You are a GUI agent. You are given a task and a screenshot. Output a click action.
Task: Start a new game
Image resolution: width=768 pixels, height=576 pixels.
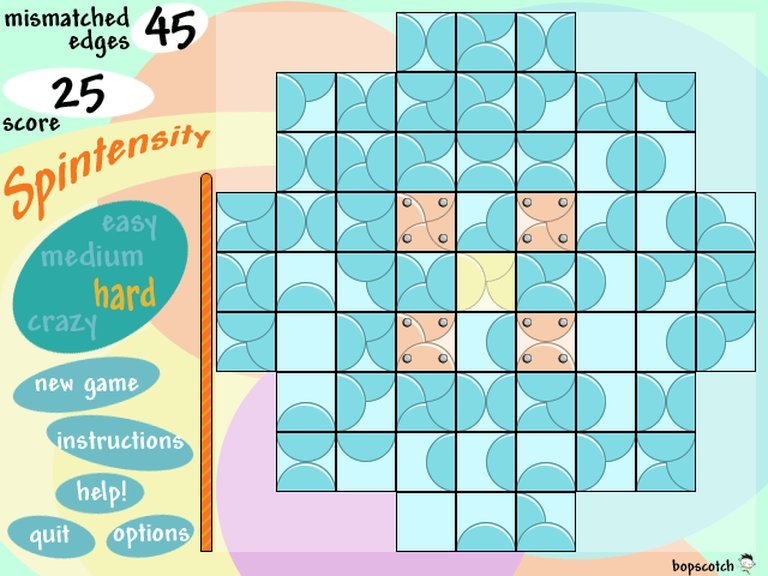click(86, 384)
